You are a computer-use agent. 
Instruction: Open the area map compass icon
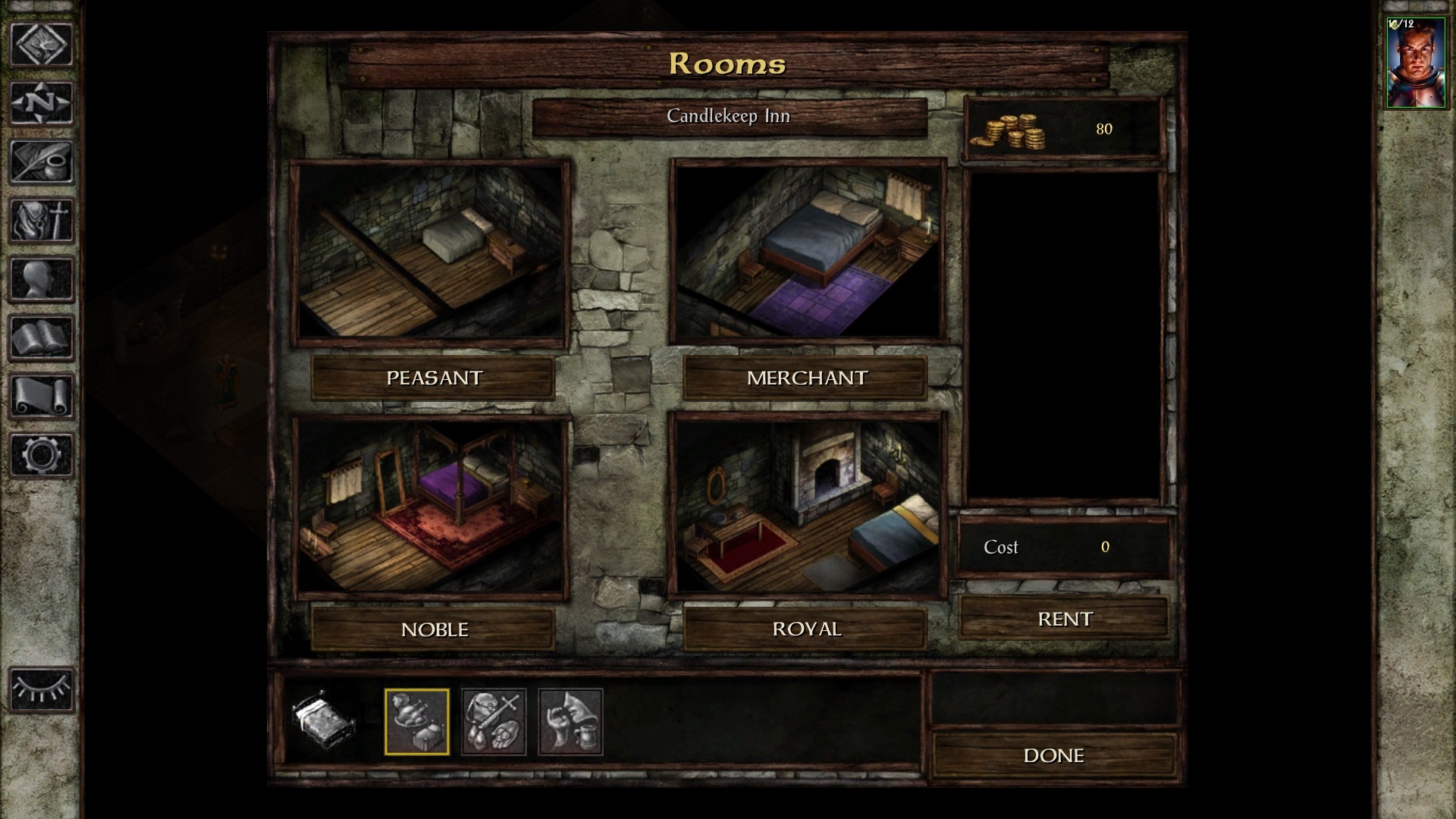42,102
